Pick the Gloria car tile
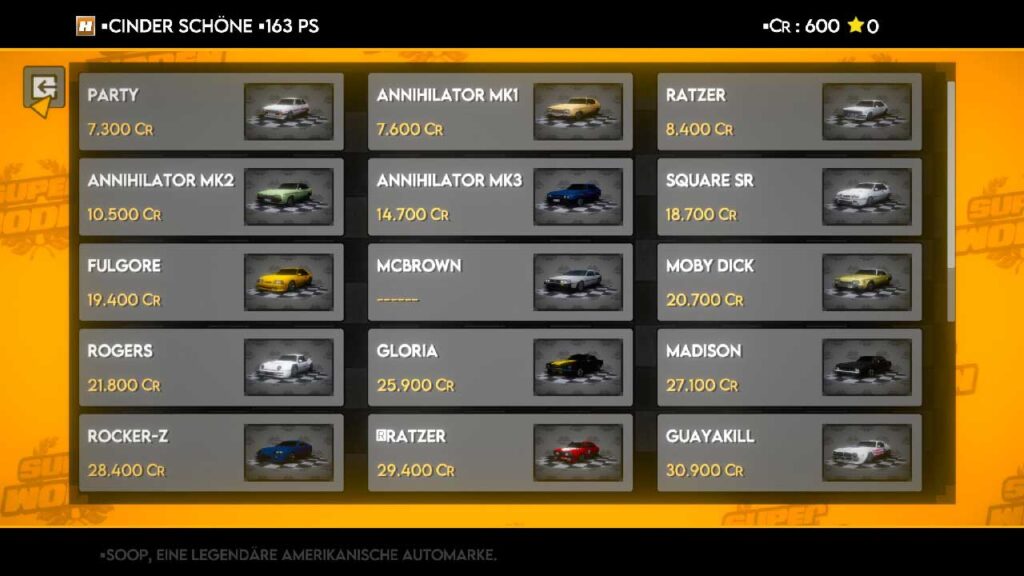 (x=500, y=367)
